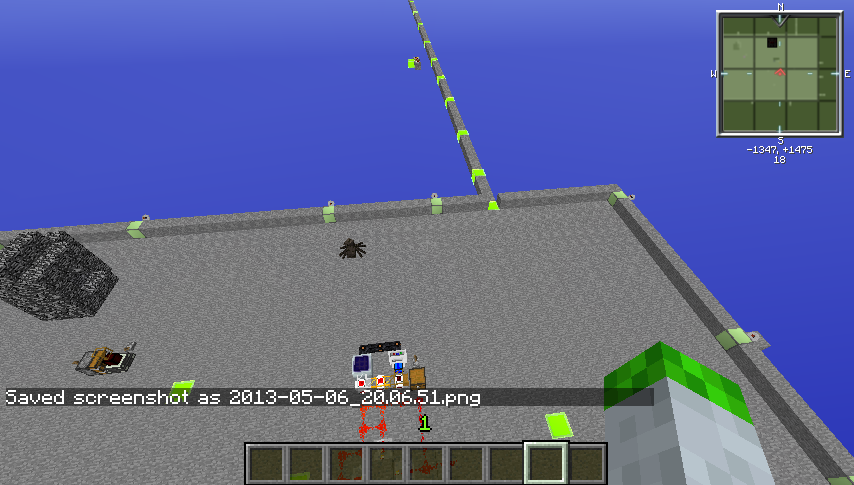Screen dimensions: 854x485
Task: Select the highlighted hotbar slot
Action: 546,463
